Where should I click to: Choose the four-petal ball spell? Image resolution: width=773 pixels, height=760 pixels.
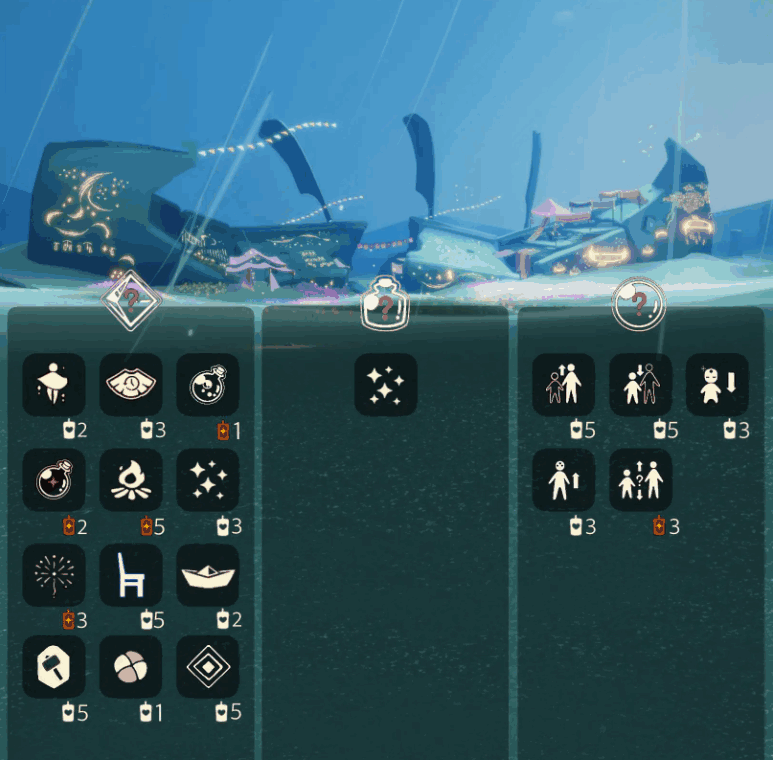point(131,667)
